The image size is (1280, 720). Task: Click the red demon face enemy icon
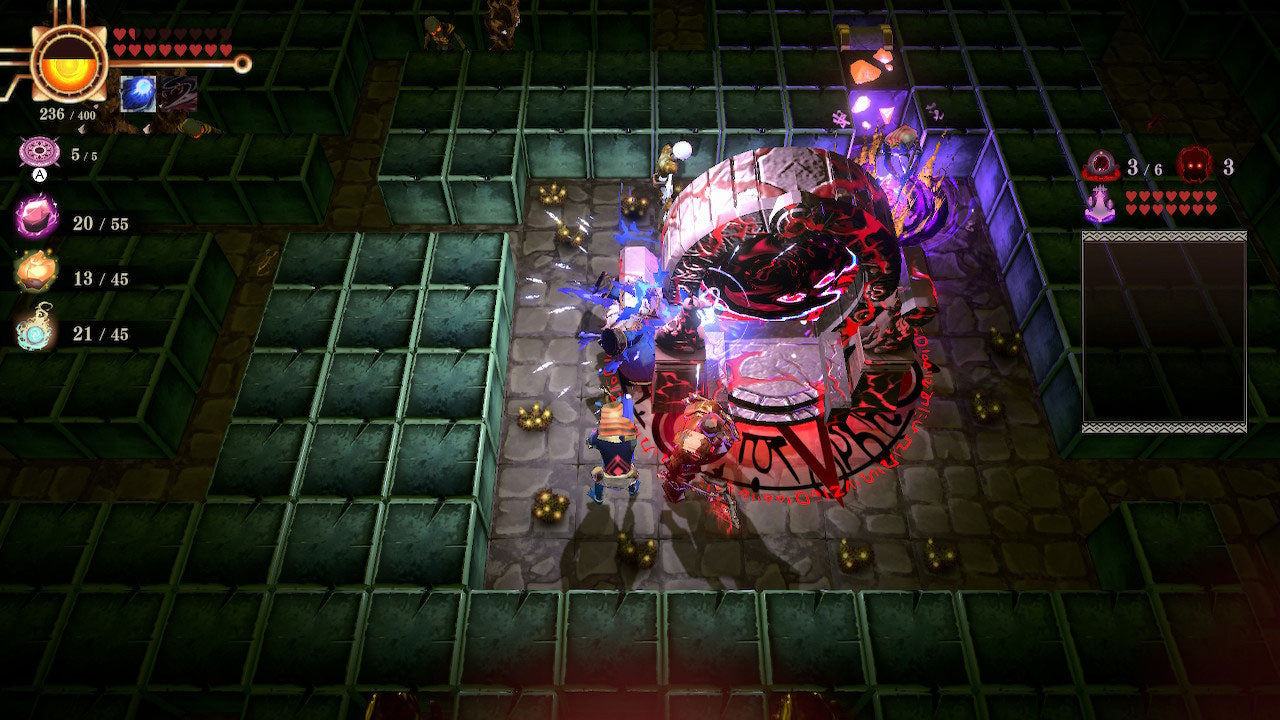click(x=1192, y=166)
